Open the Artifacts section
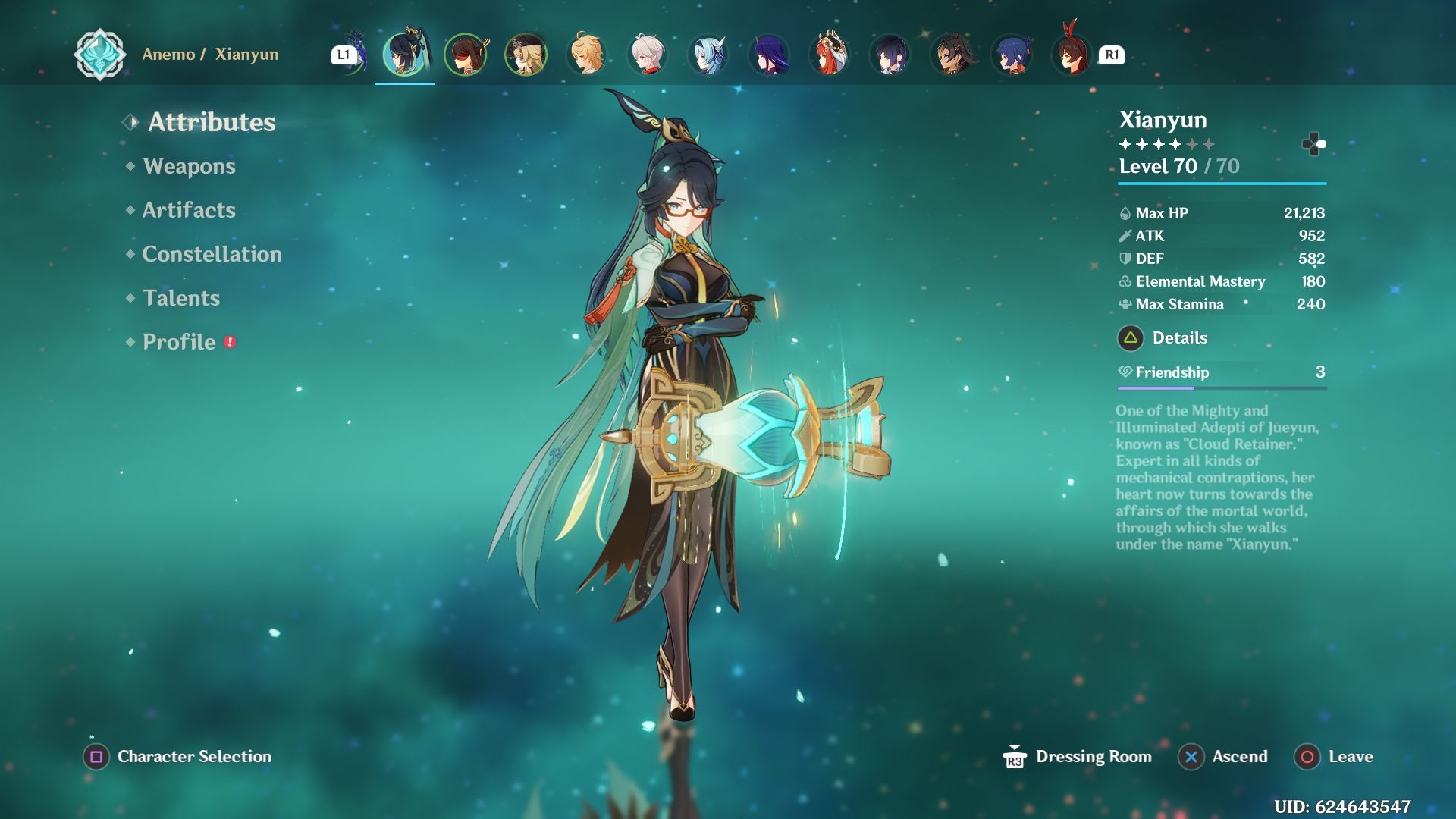The height and width of the screenshot is (819, 1456). [x=187, y=210]
